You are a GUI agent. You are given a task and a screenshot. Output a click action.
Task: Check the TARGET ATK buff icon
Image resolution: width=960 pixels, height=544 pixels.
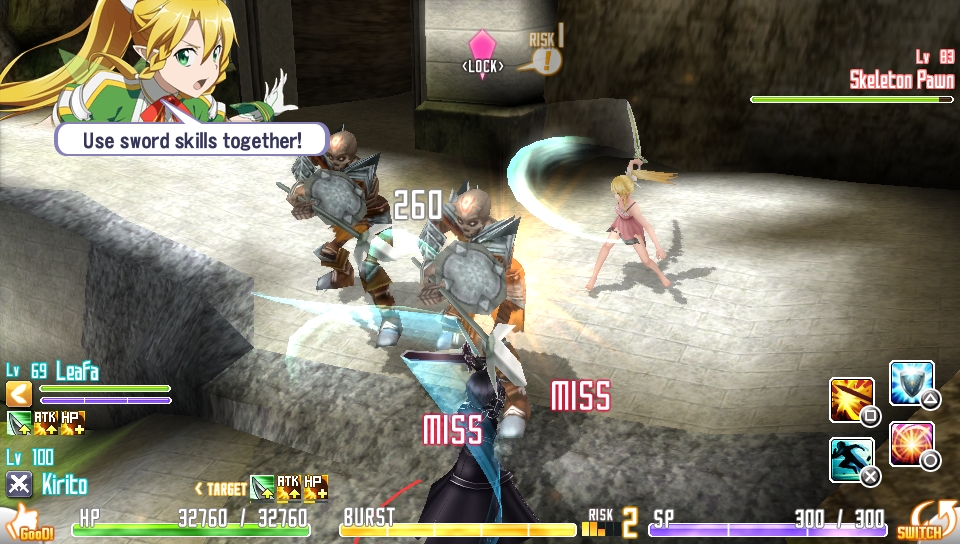288,488
